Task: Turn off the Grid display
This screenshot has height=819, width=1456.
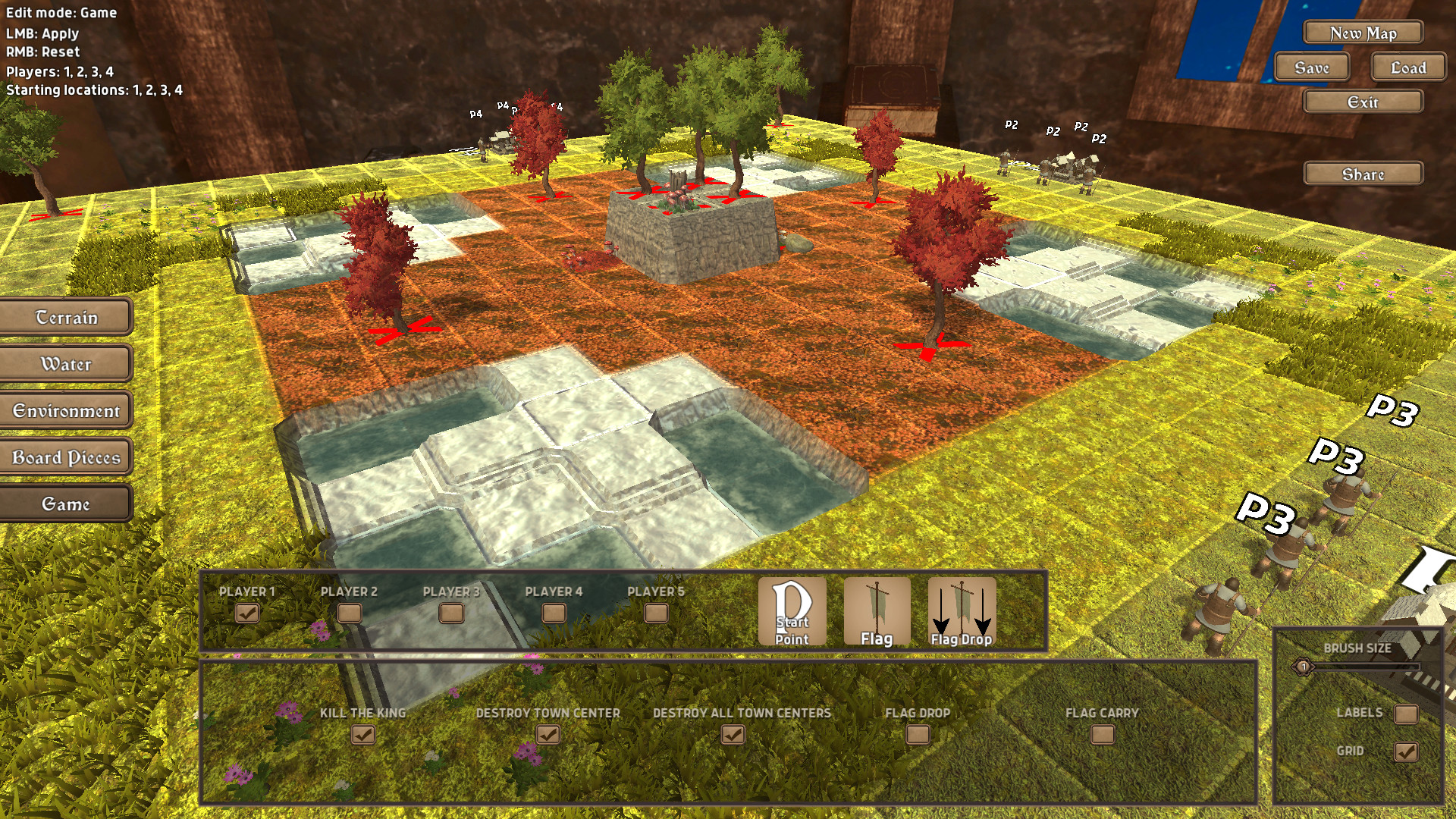Action: (1407, 752)
